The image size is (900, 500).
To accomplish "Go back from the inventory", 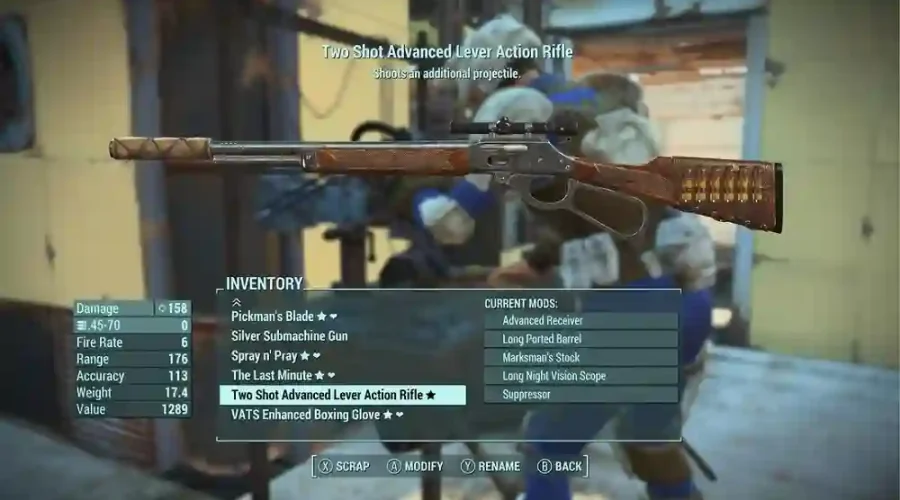I will 560,466.
